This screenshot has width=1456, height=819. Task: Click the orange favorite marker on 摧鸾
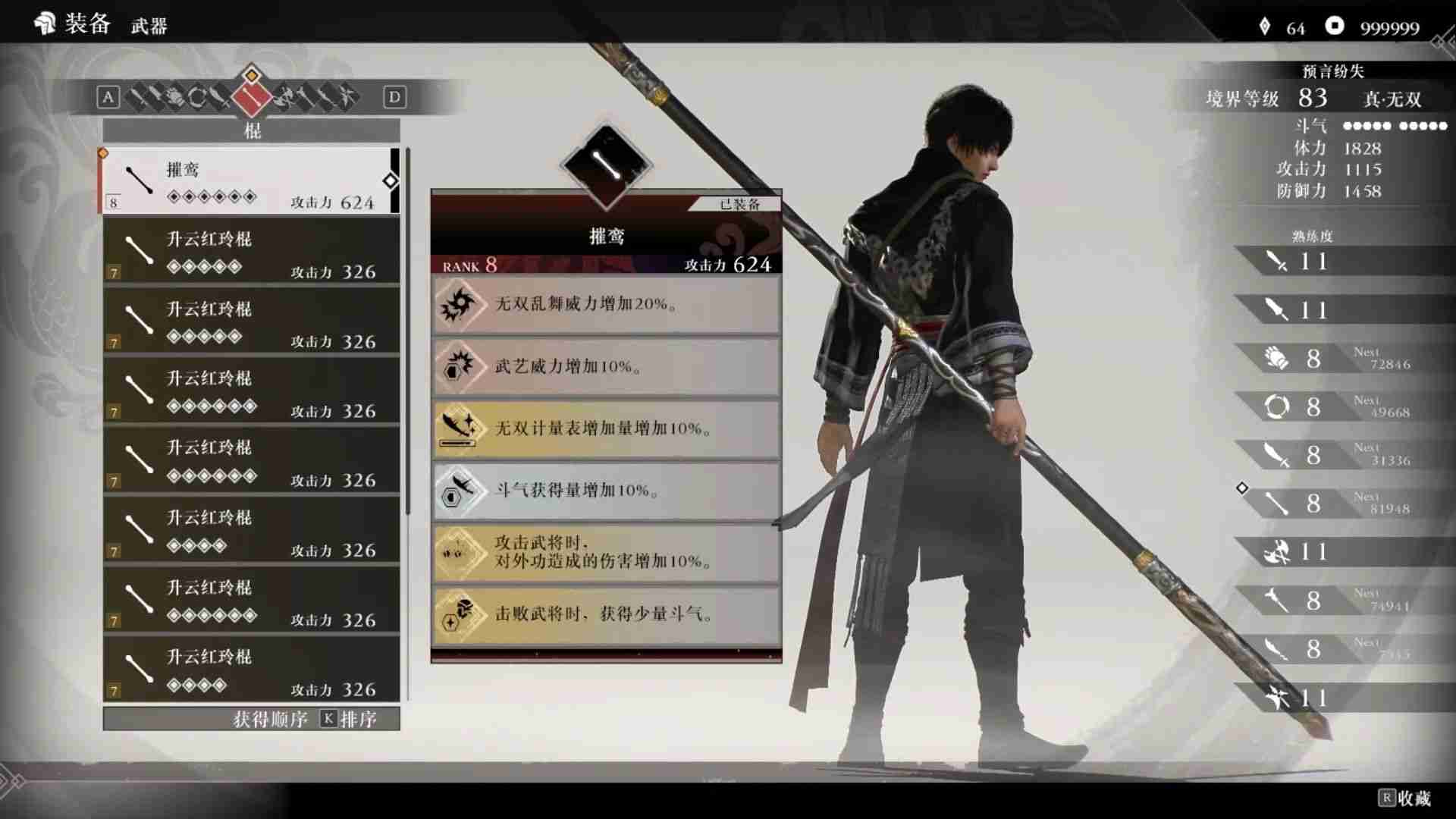pyautogui.click(x=104, y=152)
